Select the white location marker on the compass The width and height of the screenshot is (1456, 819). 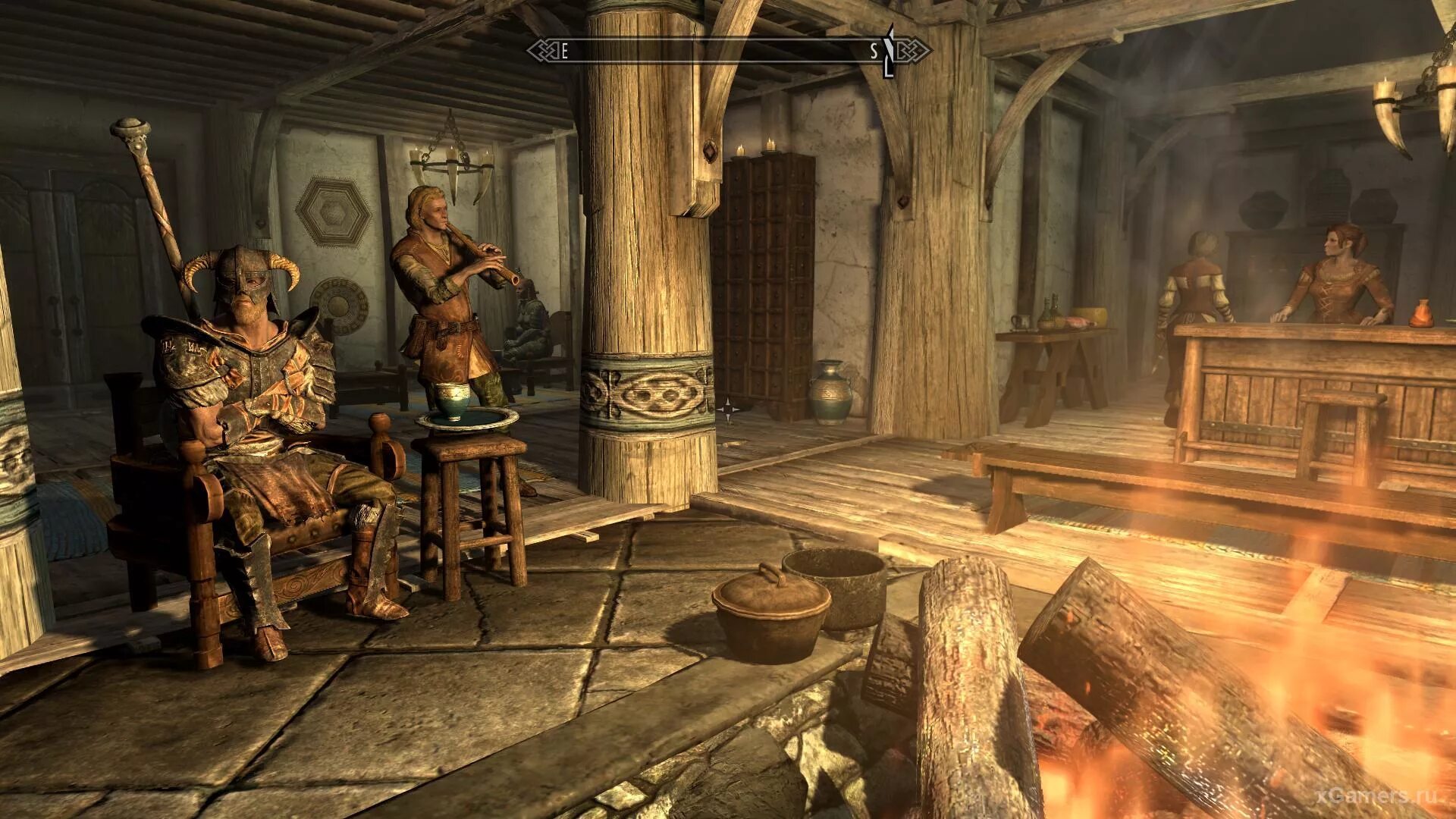tap(890, 51)
